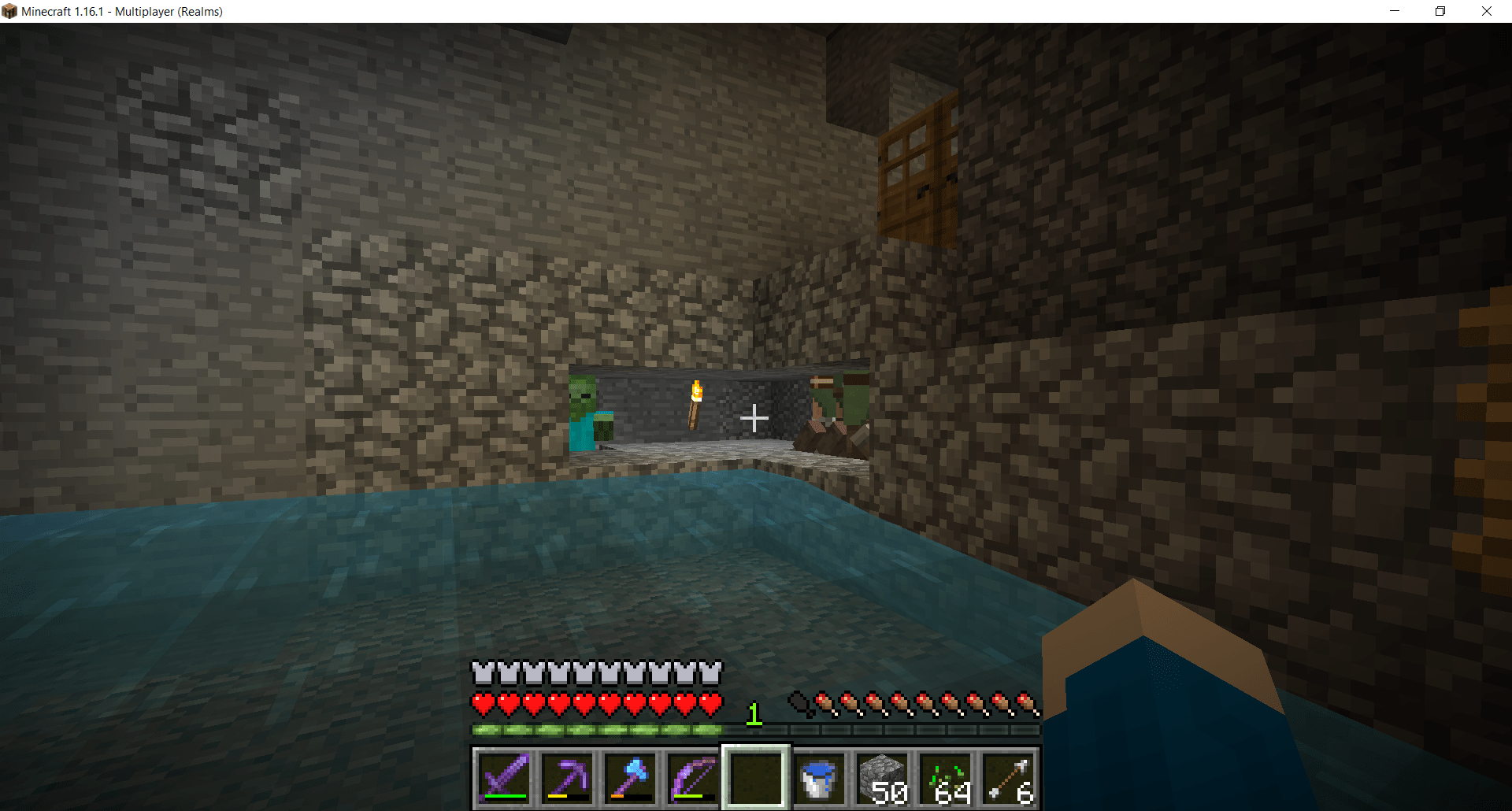Image resolution: width=1512 pixels, height=811 pixels.
Task: Click the Minecraft grass block title bar icon
Action: pyautogui.click(x=10, y=11)
